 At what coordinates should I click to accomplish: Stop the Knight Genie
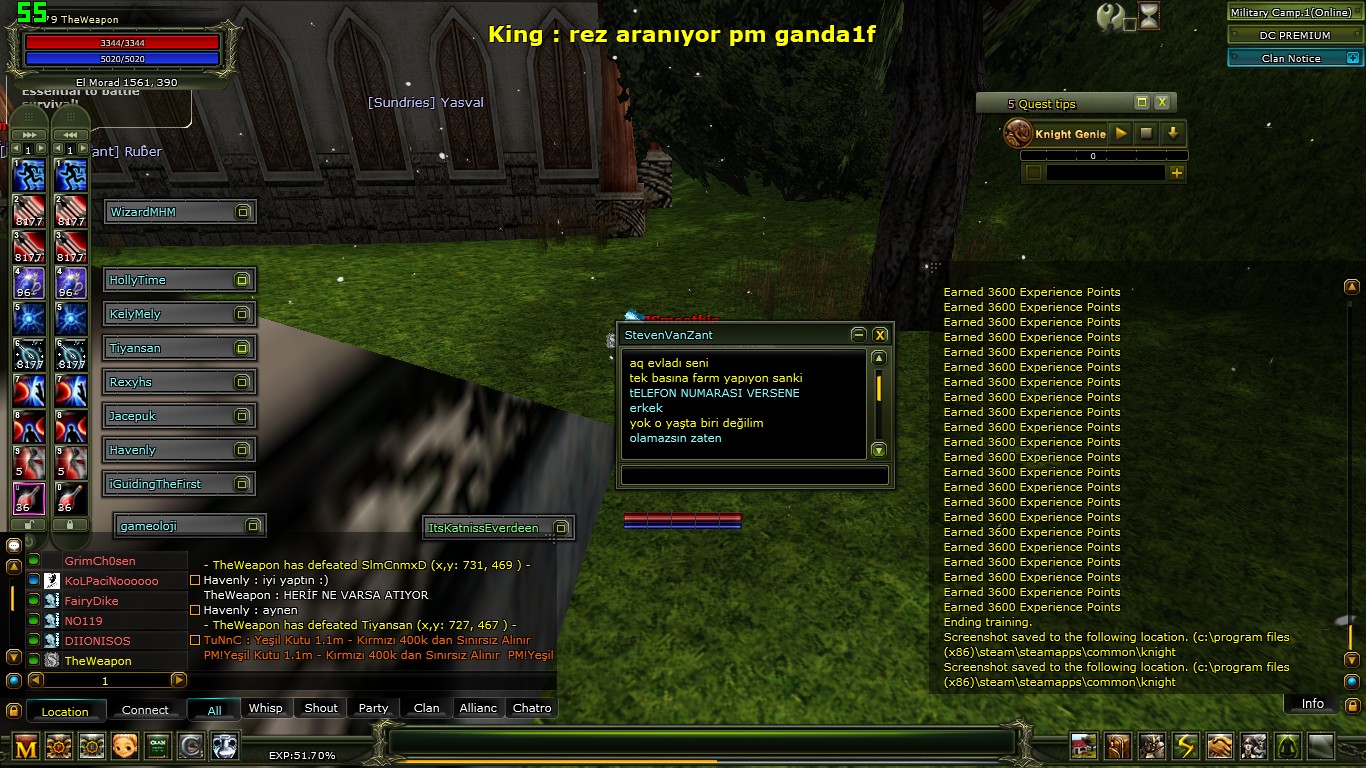click(x=1147, y=133)
